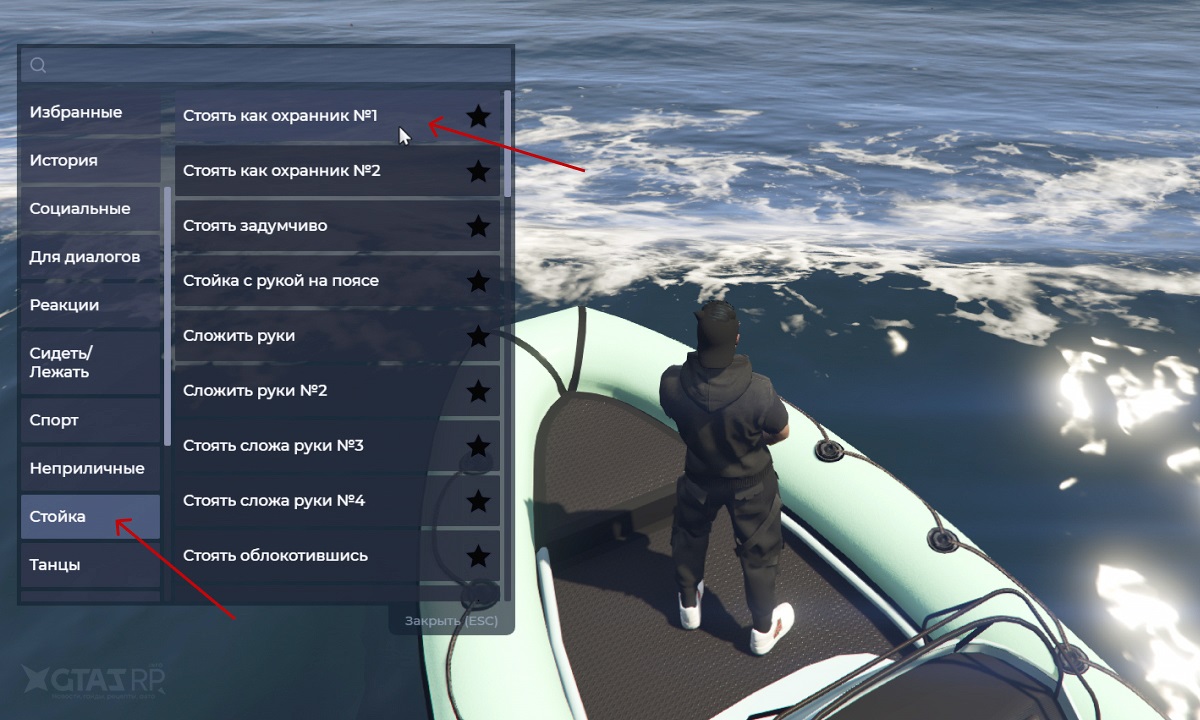Open the Избранные category
1200x720 pixels.
click(90, 112)
